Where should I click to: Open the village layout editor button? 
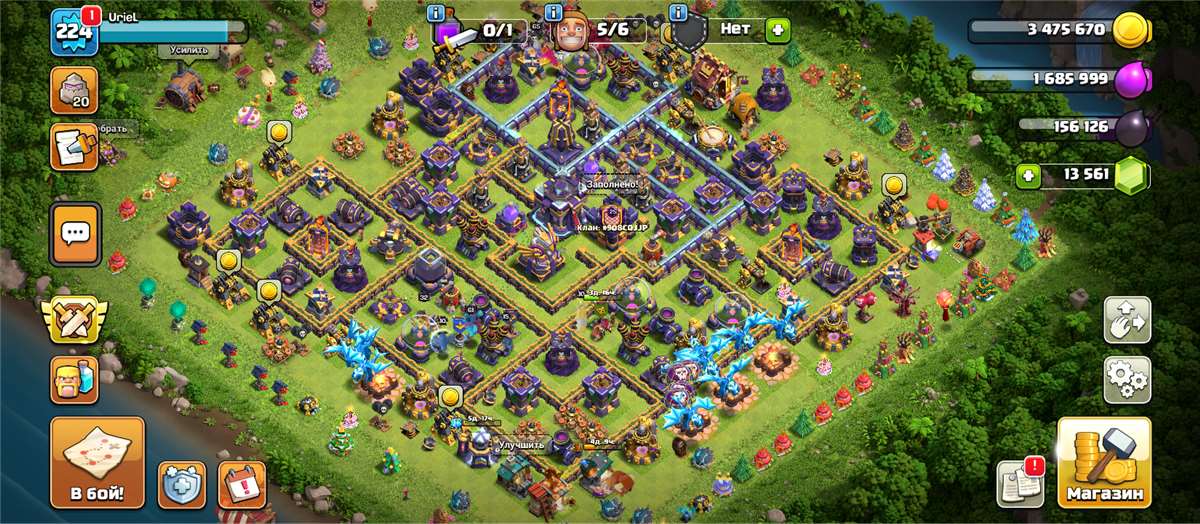[1126, 320]
